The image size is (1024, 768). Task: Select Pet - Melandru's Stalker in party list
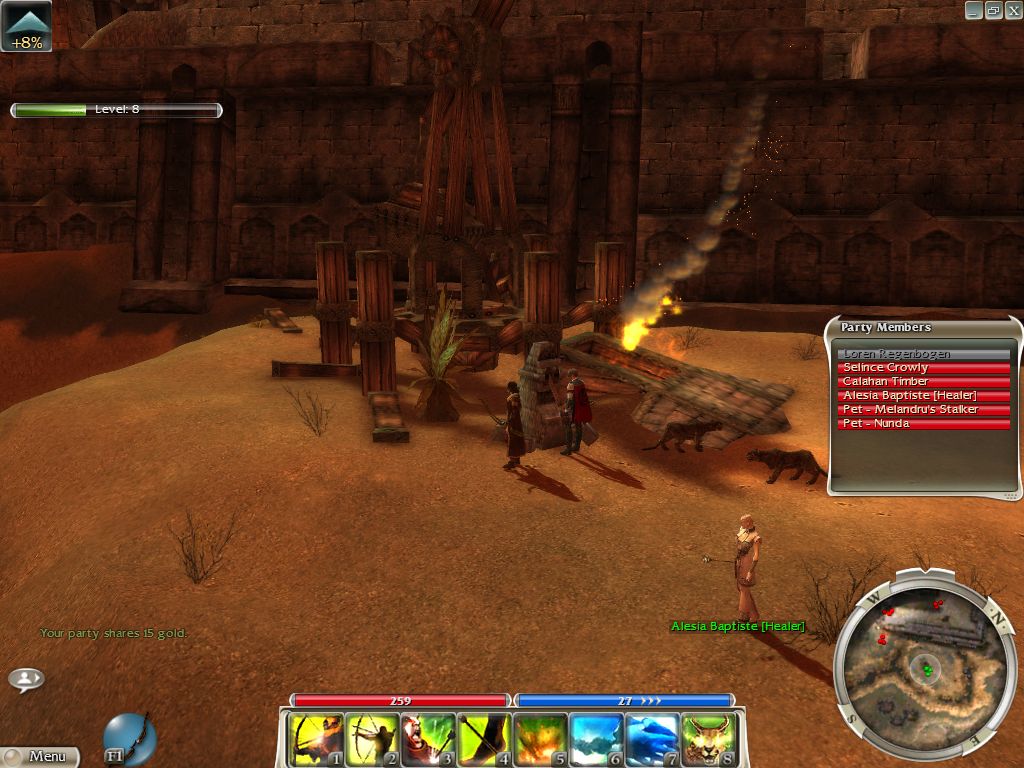[923, 410]
